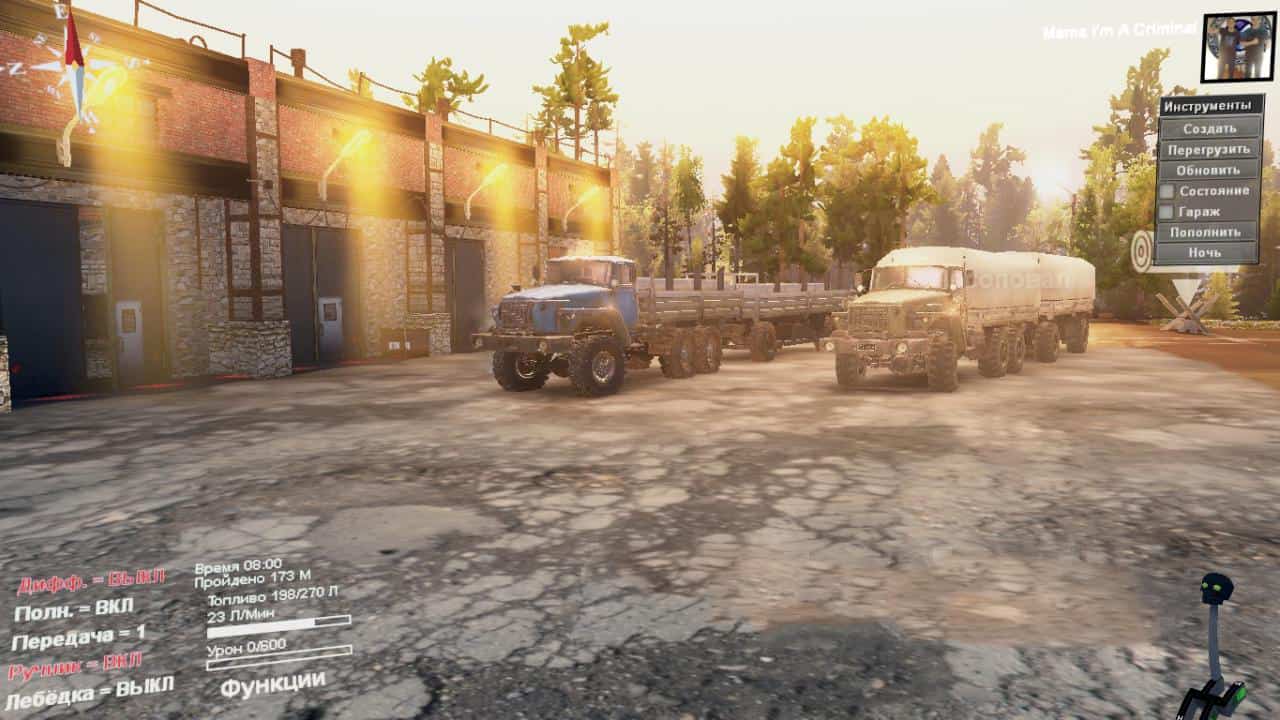Tick the Состояние checkbox
The height and width of the screenshot is (720, 1280).
point(1166,191)
